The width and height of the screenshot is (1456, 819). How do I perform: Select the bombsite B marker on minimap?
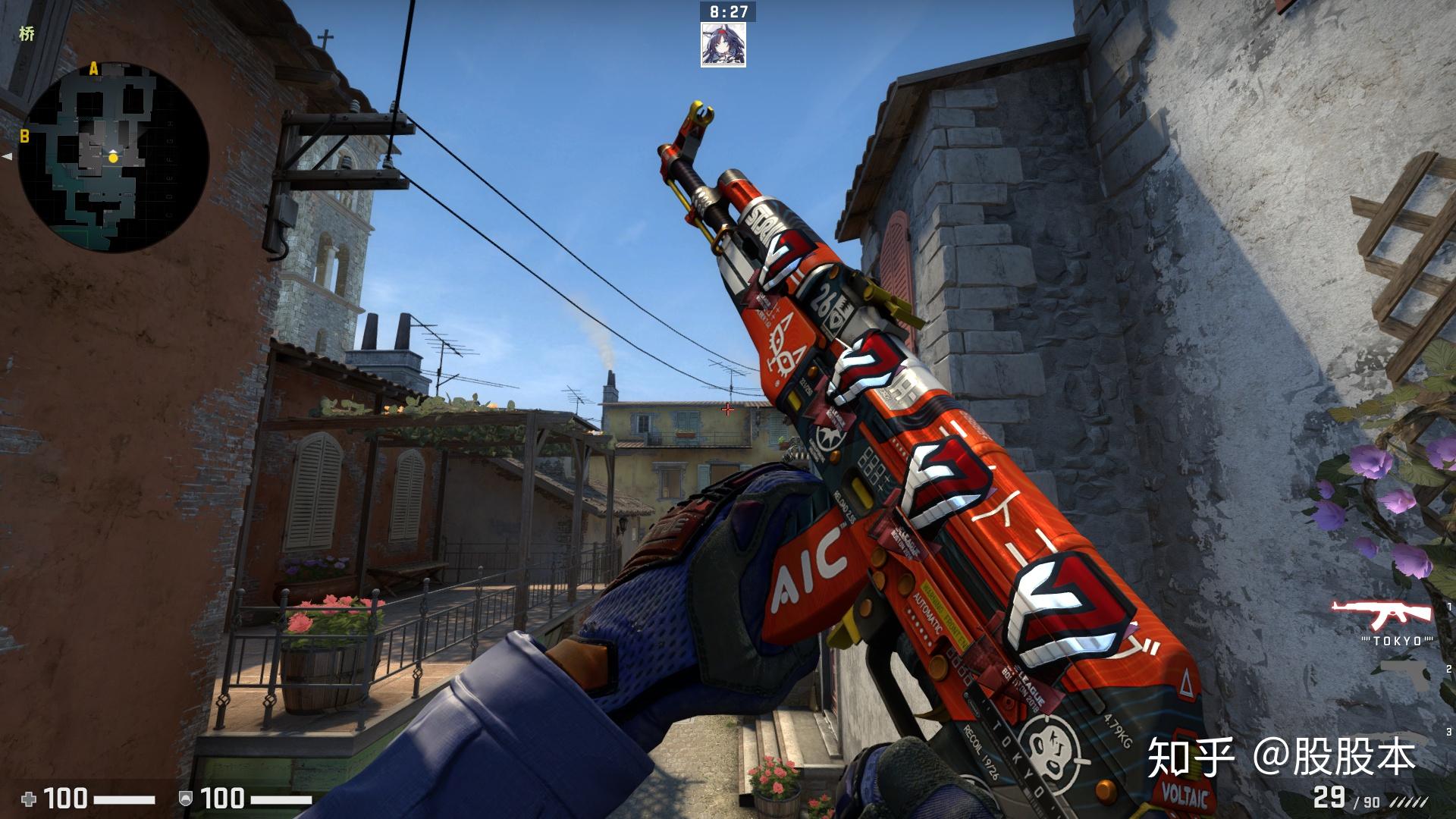[24, 136]
